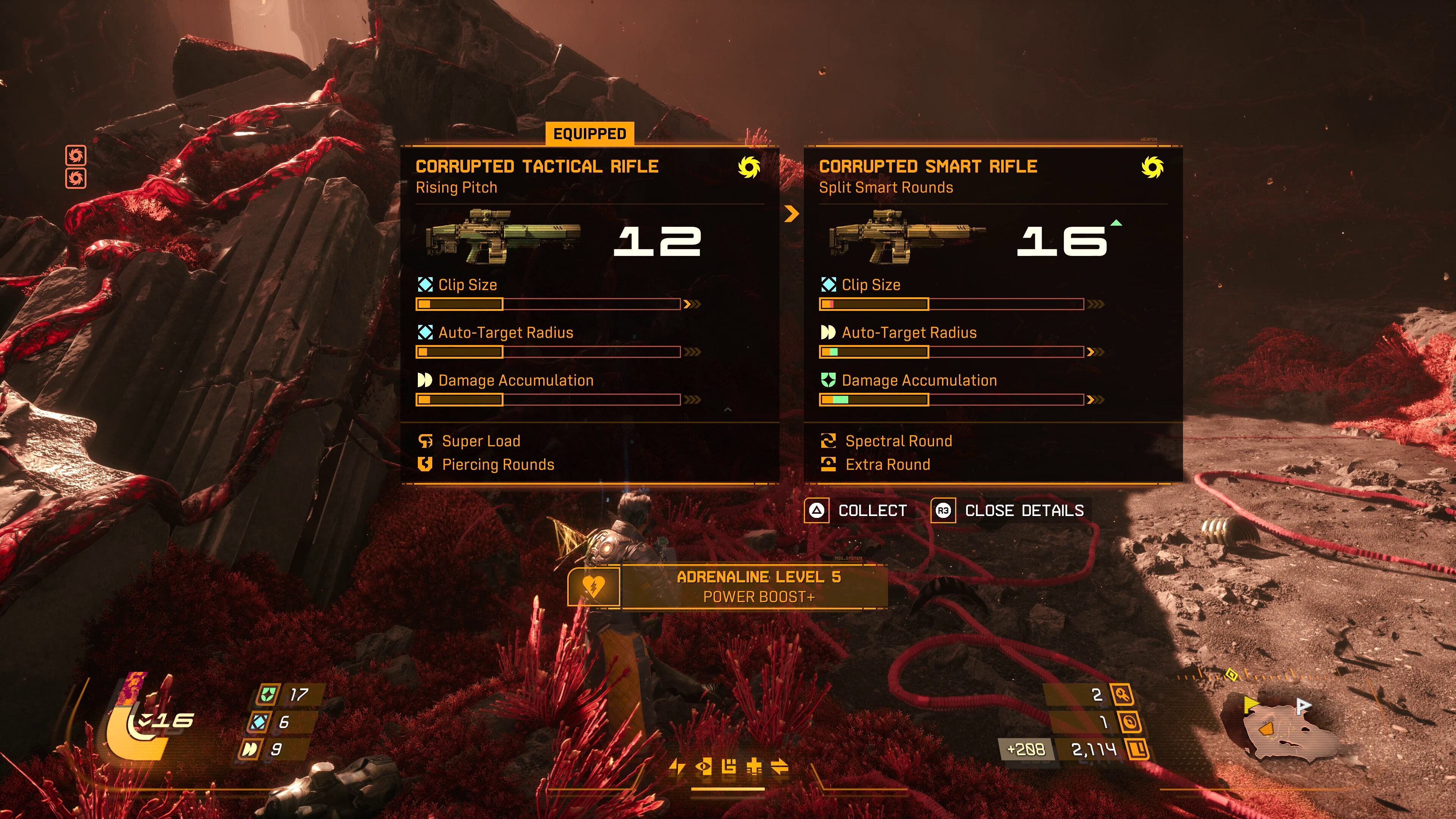Select the eye status icon

[x=704, y=767]
